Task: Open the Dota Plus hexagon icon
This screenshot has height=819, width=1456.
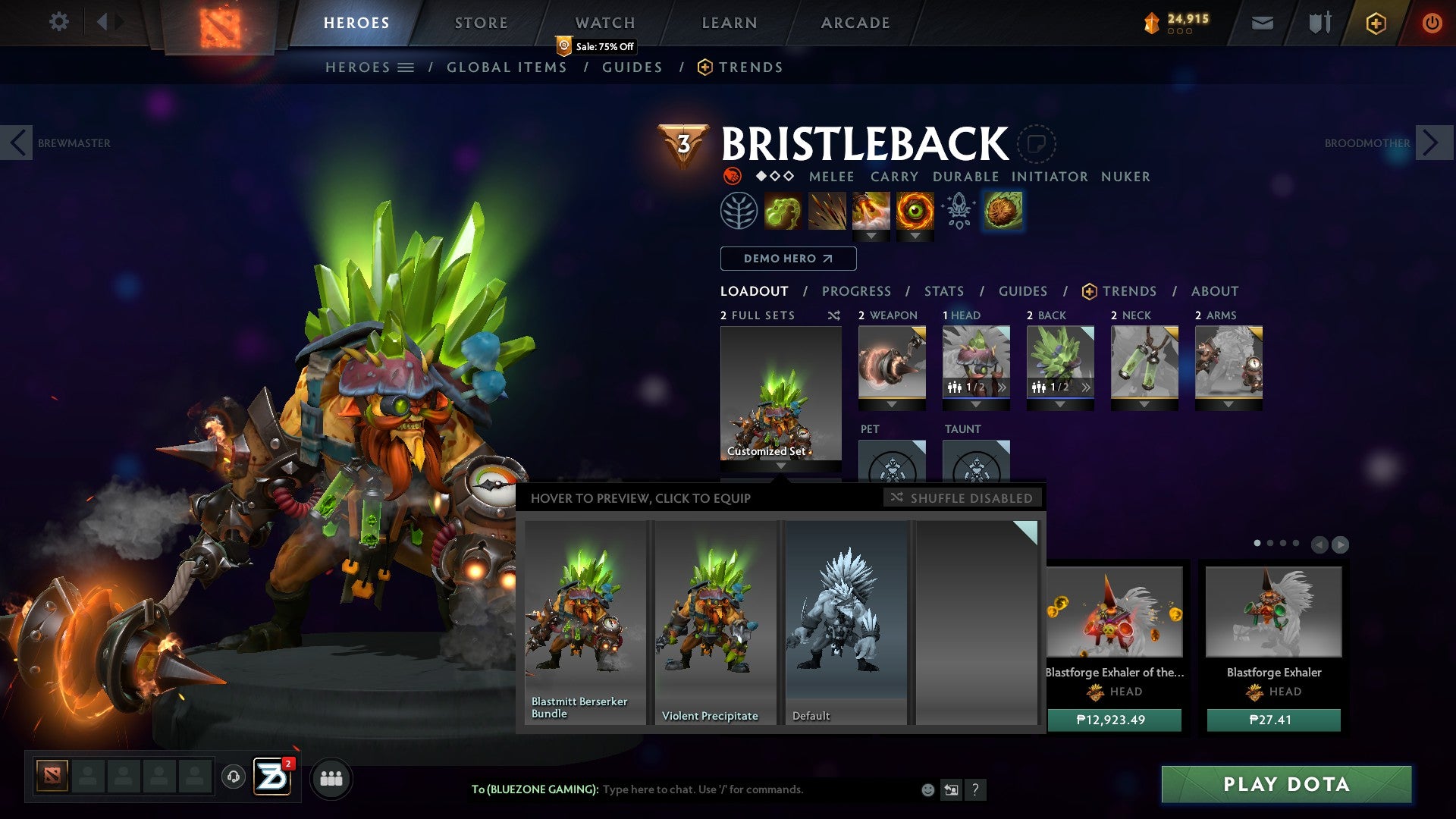Action: (1376, 23)
